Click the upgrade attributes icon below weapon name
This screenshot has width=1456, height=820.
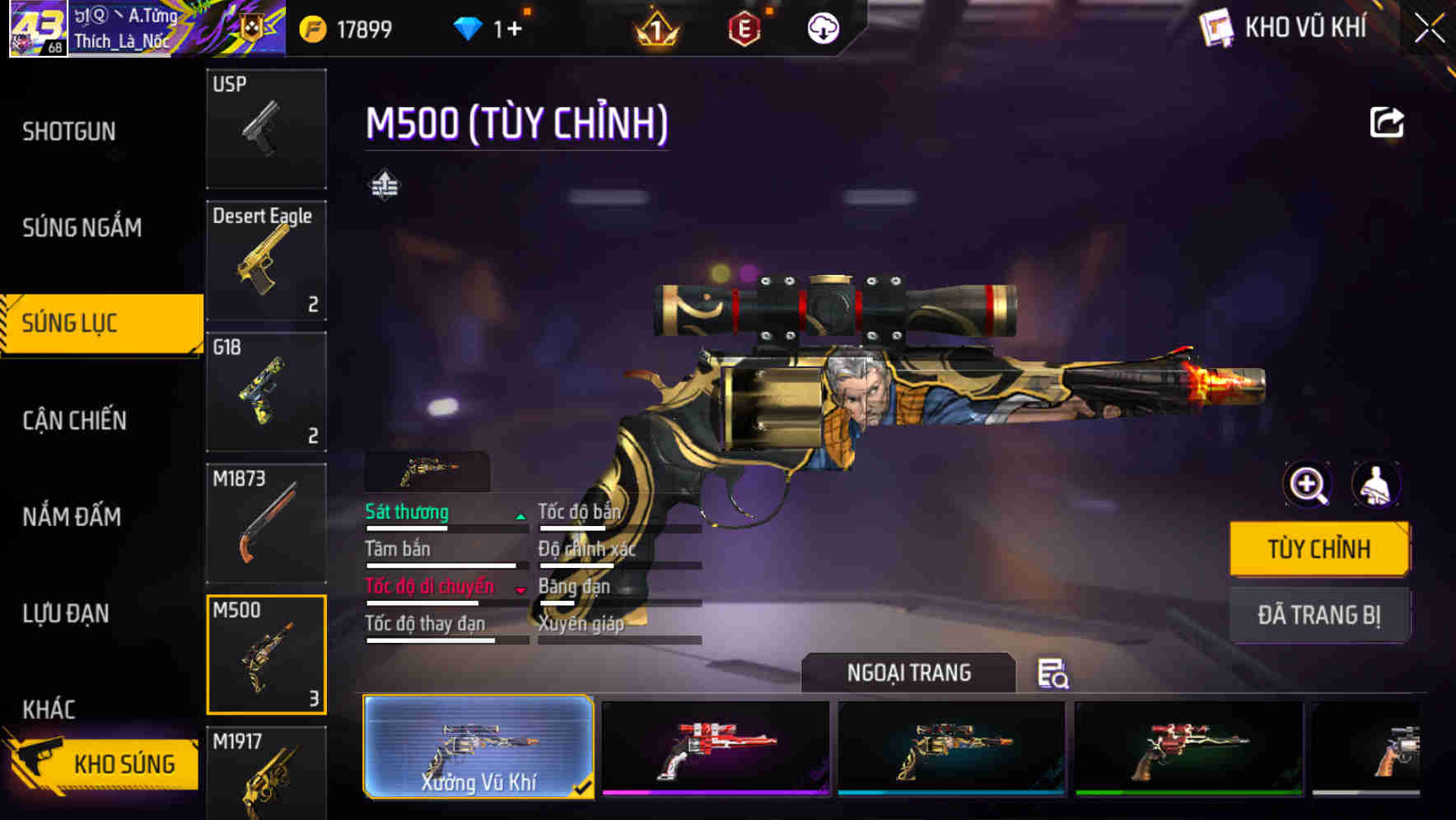pyautogui.click(x=385, y=184)
